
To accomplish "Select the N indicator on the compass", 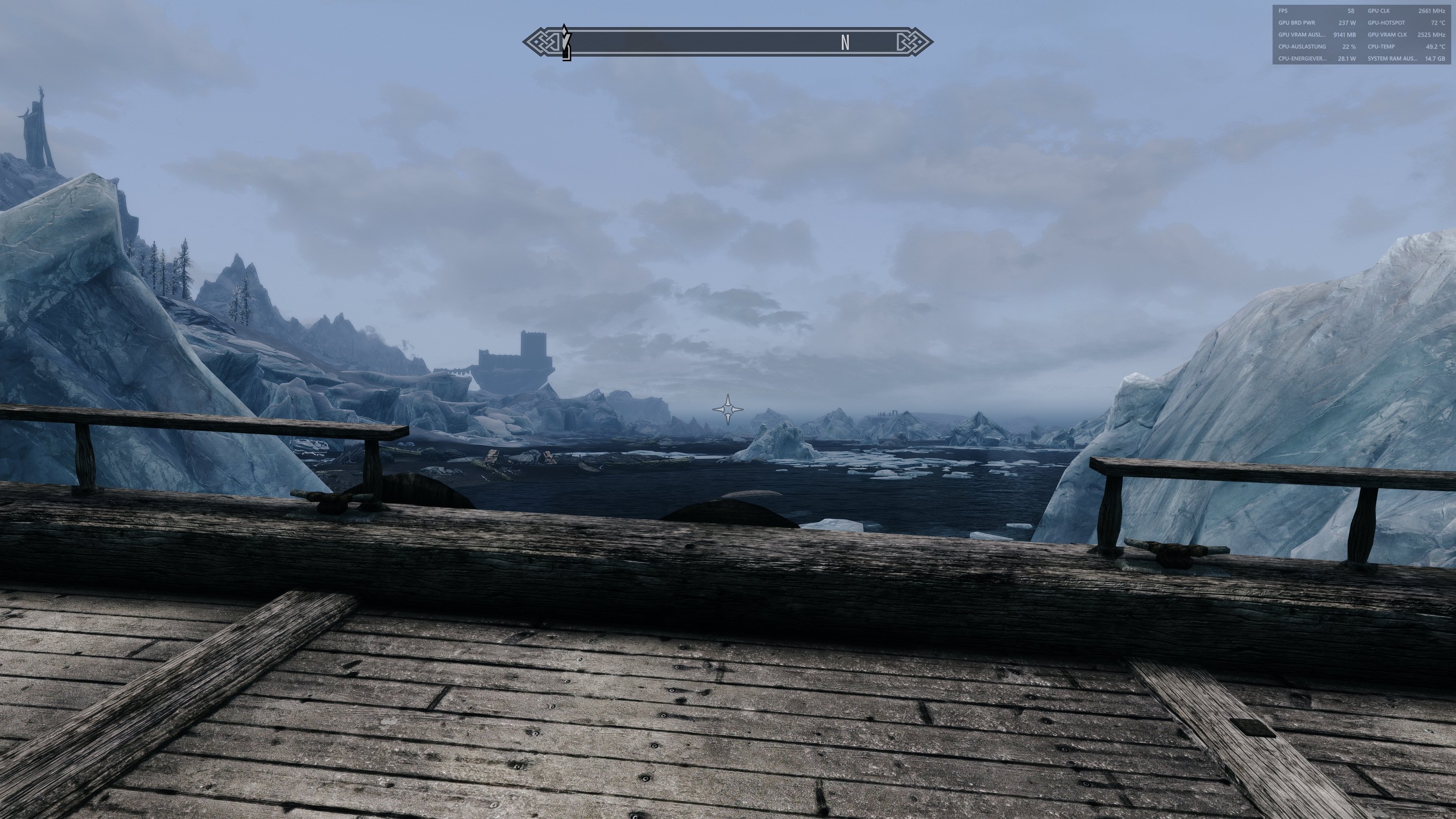I will click(845, 42).
